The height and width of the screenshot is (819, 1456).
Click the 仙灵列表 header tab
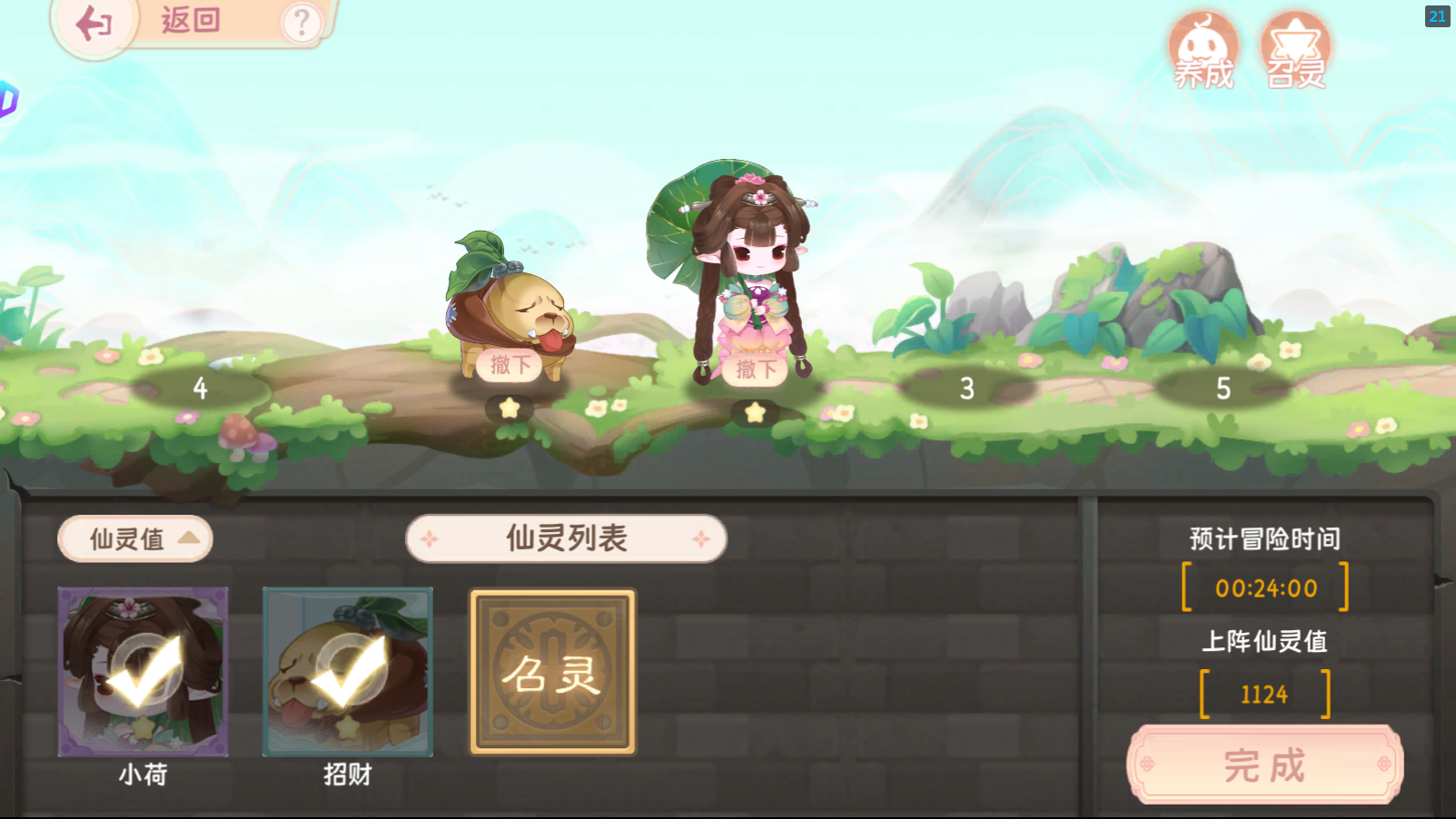click(x=565, y=538)
